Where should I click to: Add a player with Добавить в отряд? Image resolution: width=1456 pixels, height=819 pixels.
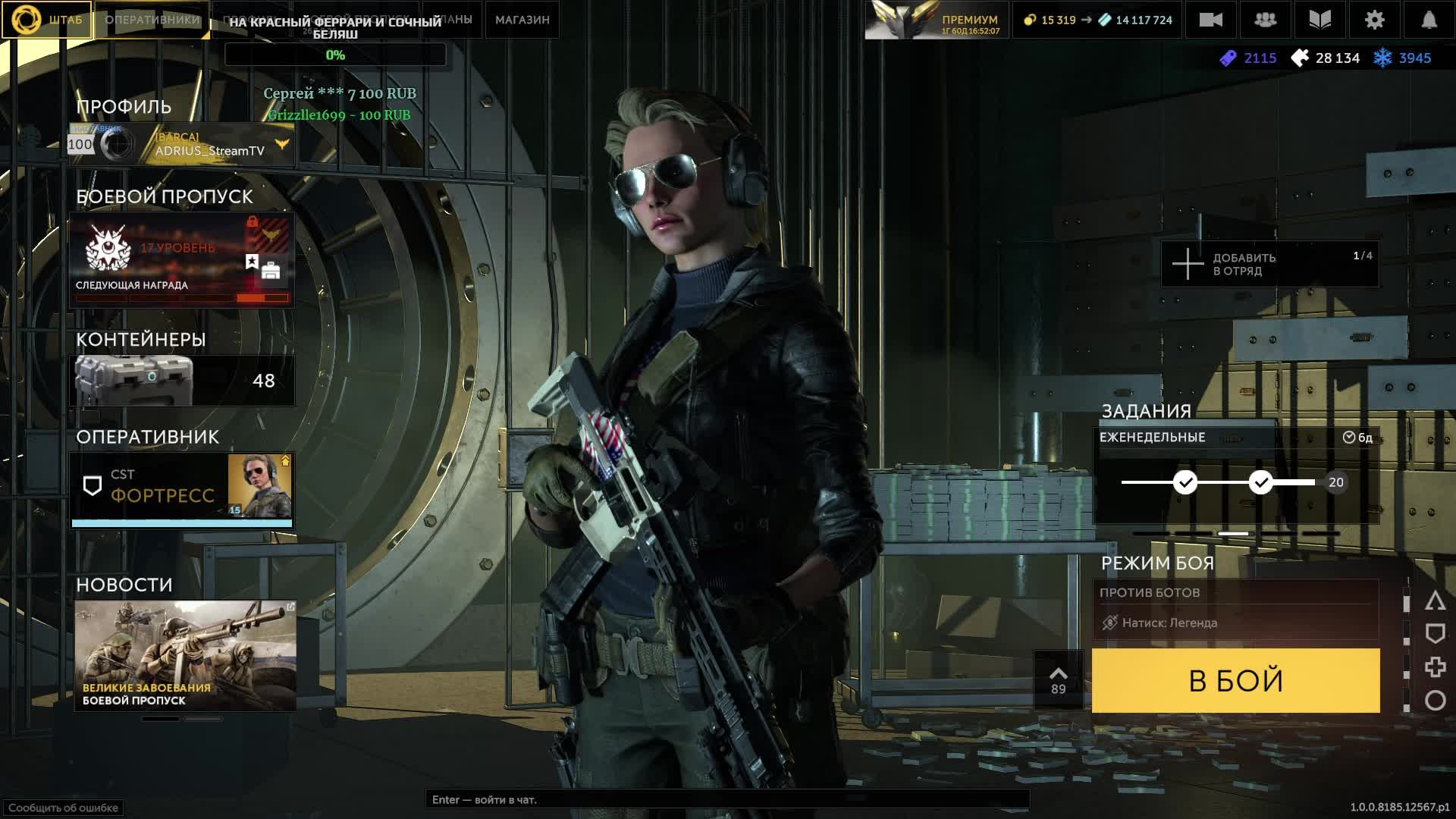(x=1269, y=264)
